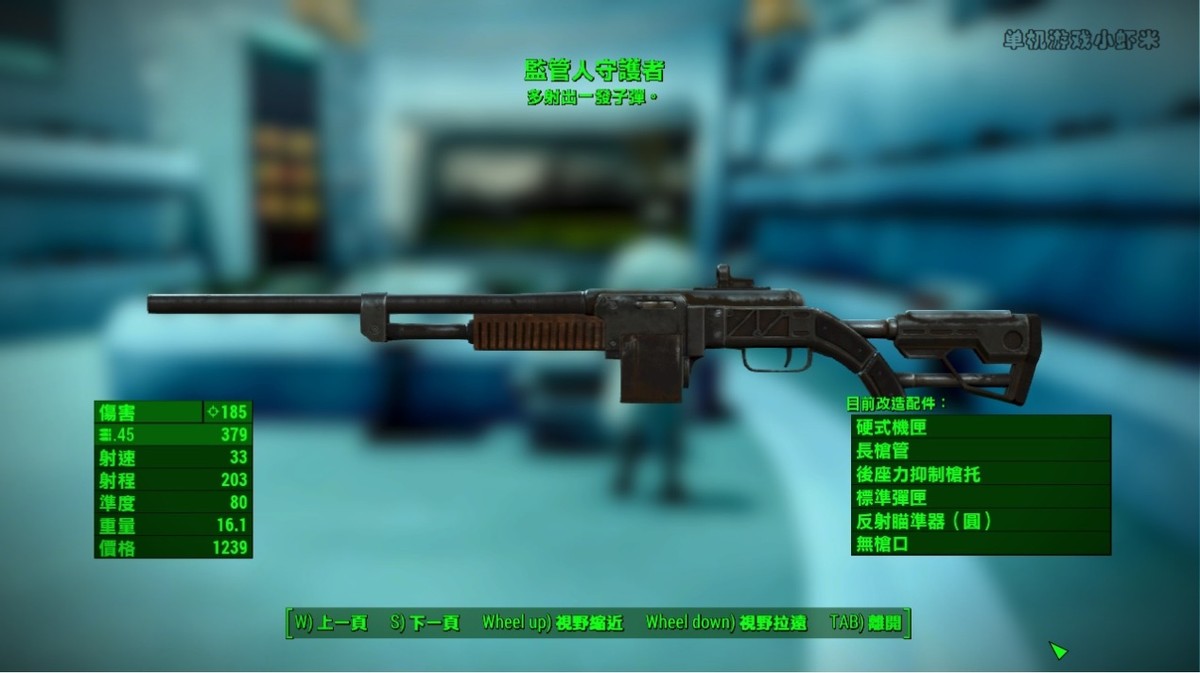Image resolution: width=1200 pixels, height=673 pixels.
Task: Choose the 後座力抑制槍托 stock mod row
Action: 980,474
